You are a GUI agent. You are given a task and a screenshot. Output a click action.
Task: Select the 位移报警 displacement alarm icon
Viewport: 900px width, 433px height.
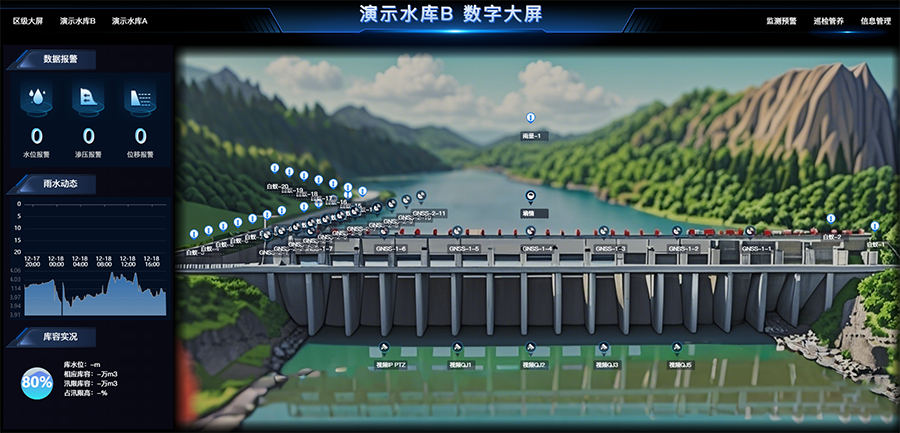[x=140, y=99]
